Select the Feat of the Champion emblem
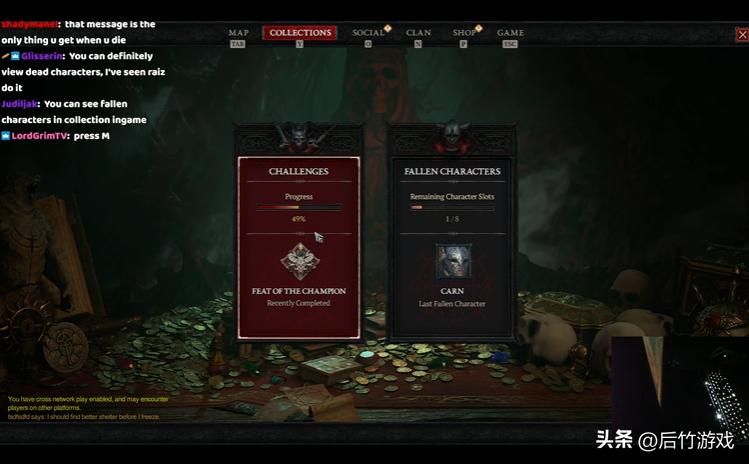This screenshot has height=464, width=749. pos(299,260)
